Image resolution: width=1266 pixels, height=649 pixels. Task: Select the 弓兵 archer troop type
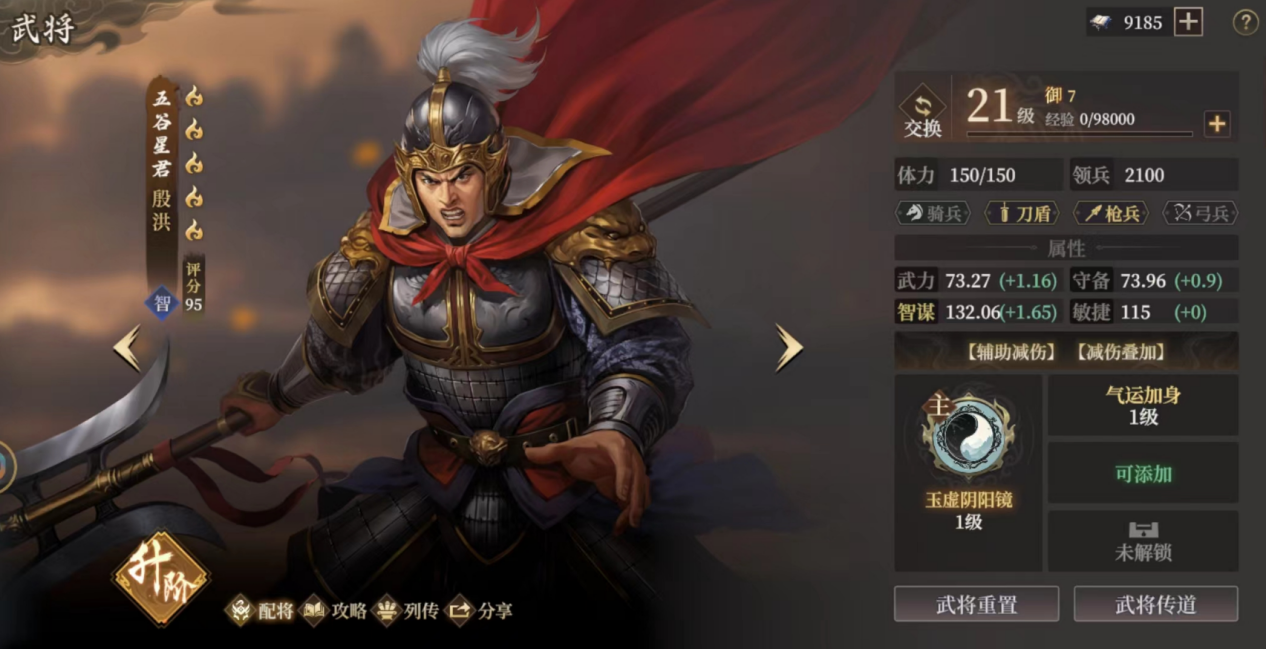[1201, 213]
